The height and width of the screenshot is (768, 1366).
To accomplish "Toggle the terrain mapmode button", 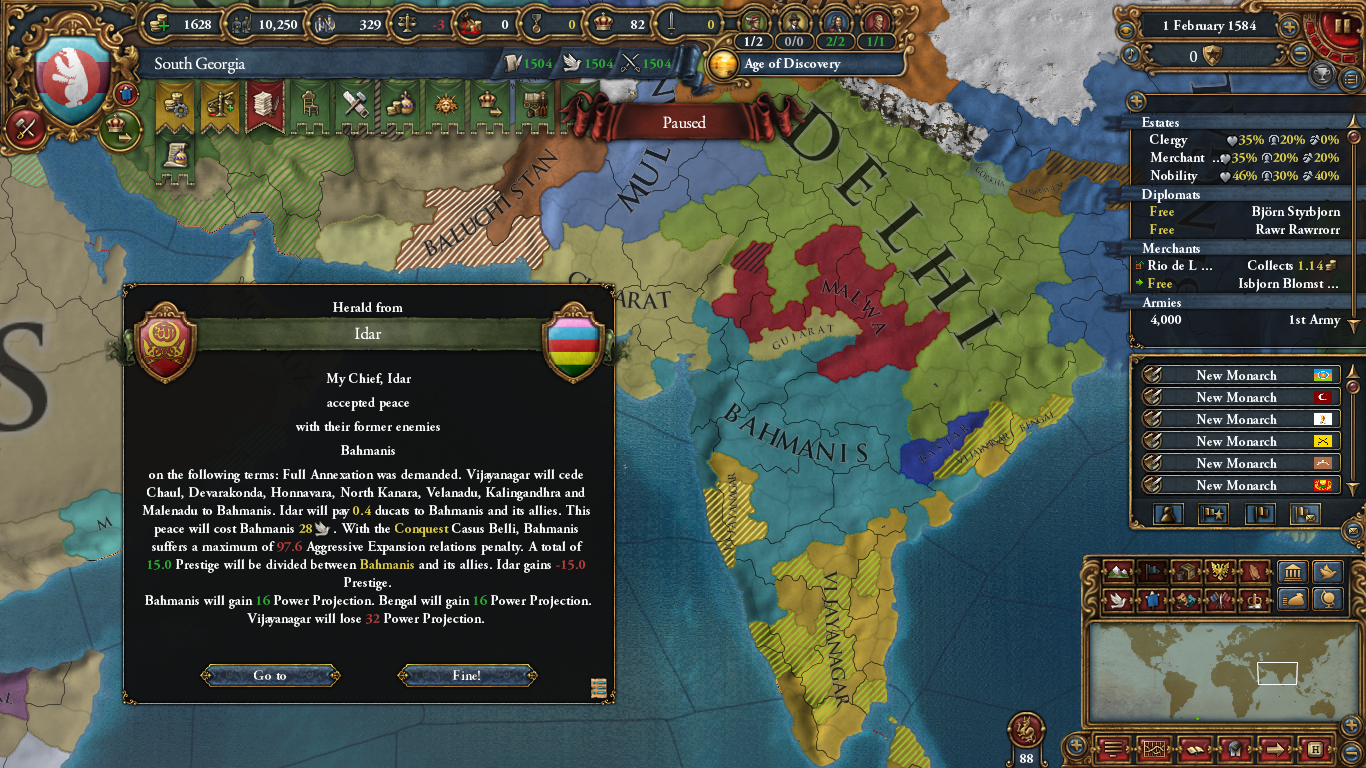I will tap(1118, 571).
